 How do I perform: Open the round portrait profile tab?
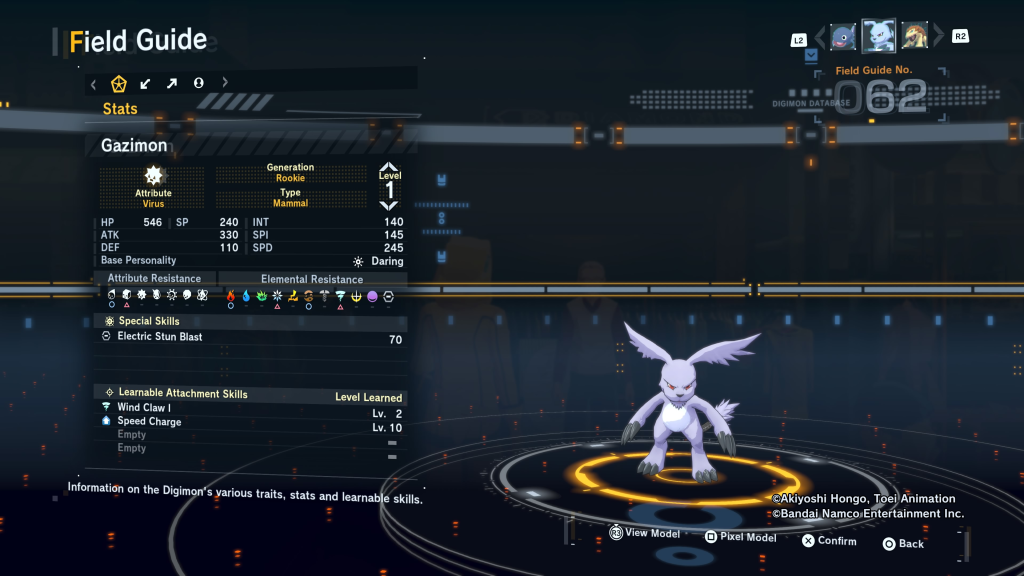coord(198,83)
